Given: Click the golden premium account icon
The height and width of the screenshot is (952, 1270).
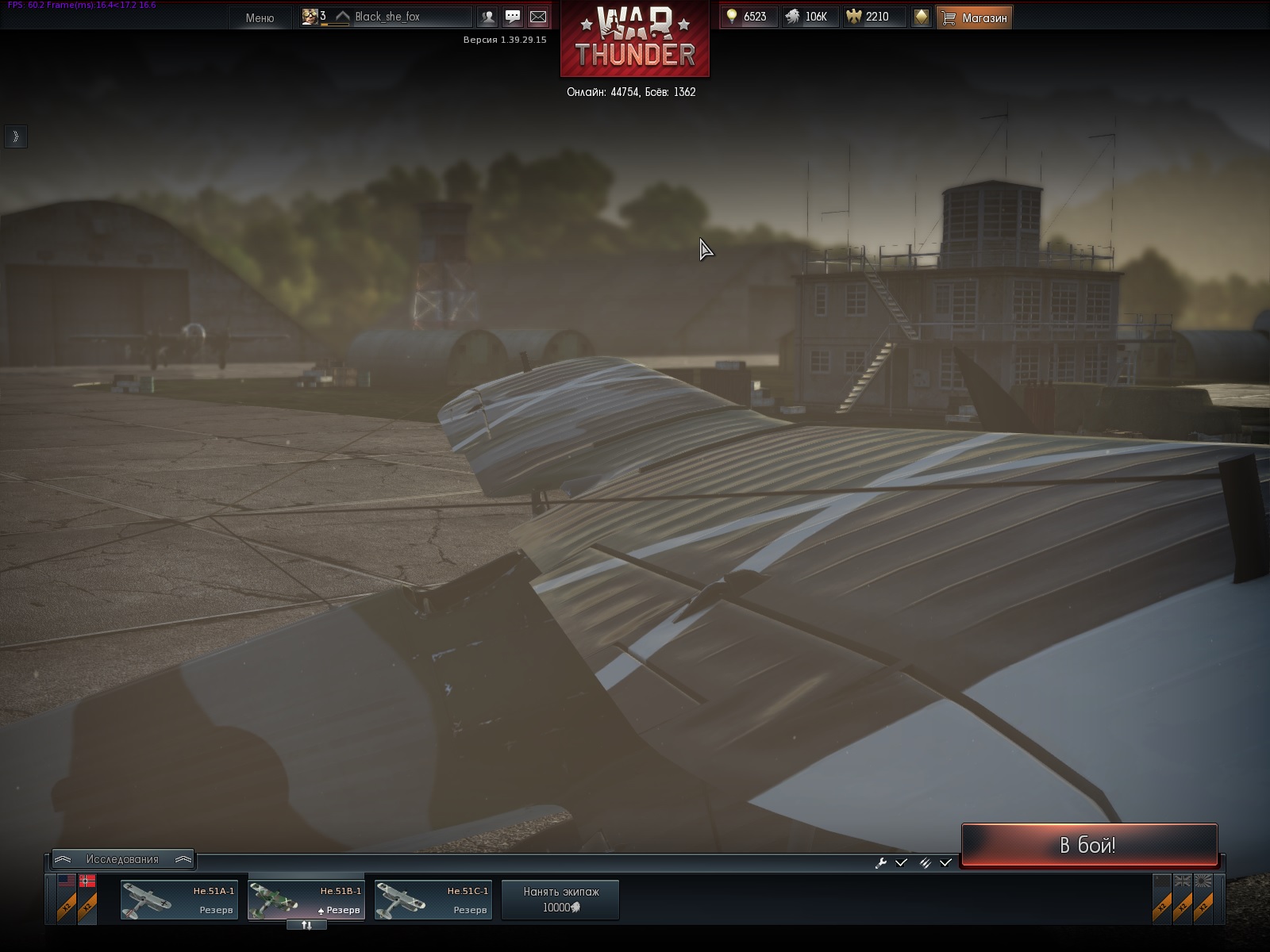Looking at the screenshot, I should pyautogui.click(x=921, y=17).
